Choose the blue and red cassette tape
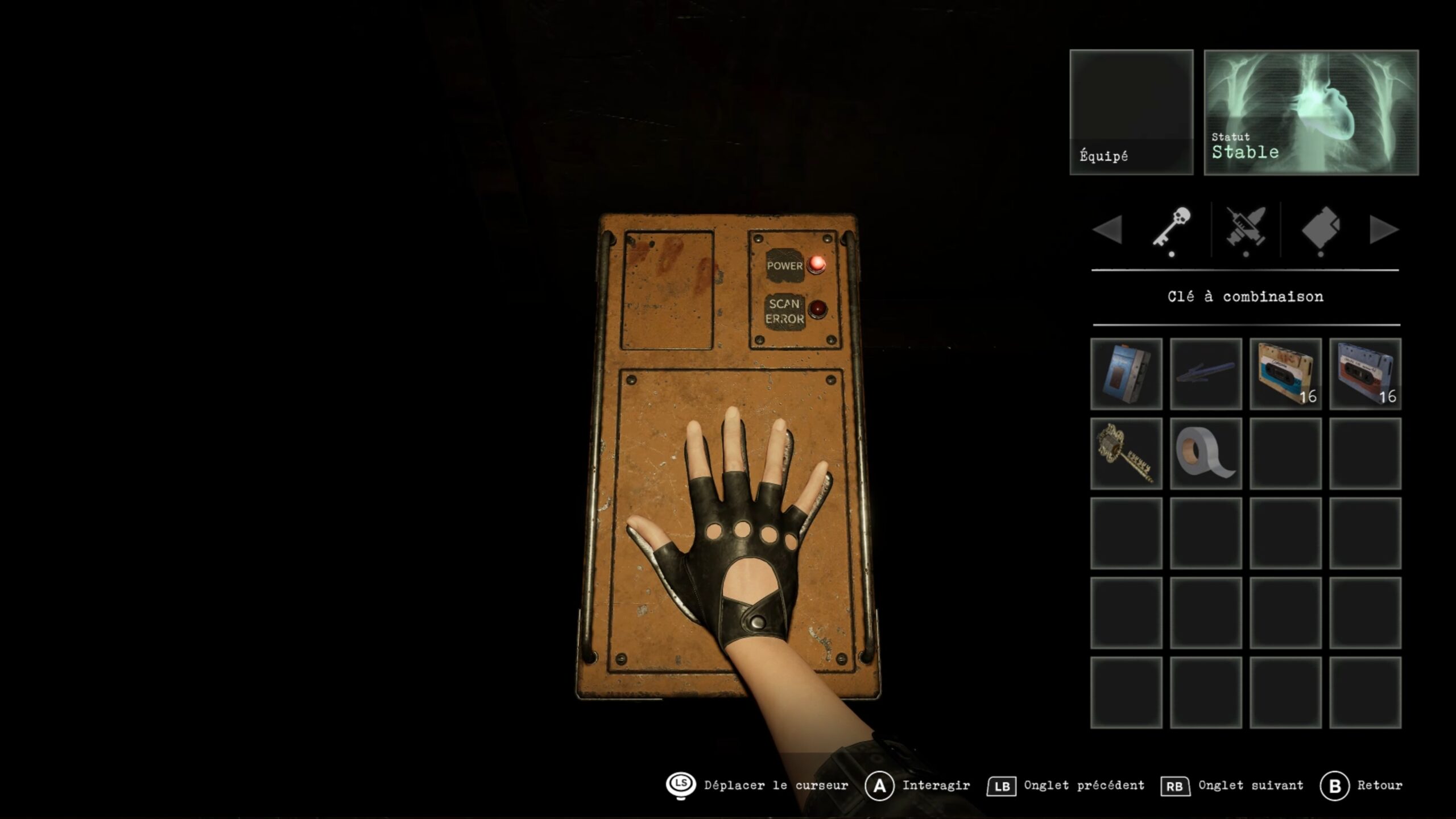Screen dimensions: 1456x819 (1365, 374)
